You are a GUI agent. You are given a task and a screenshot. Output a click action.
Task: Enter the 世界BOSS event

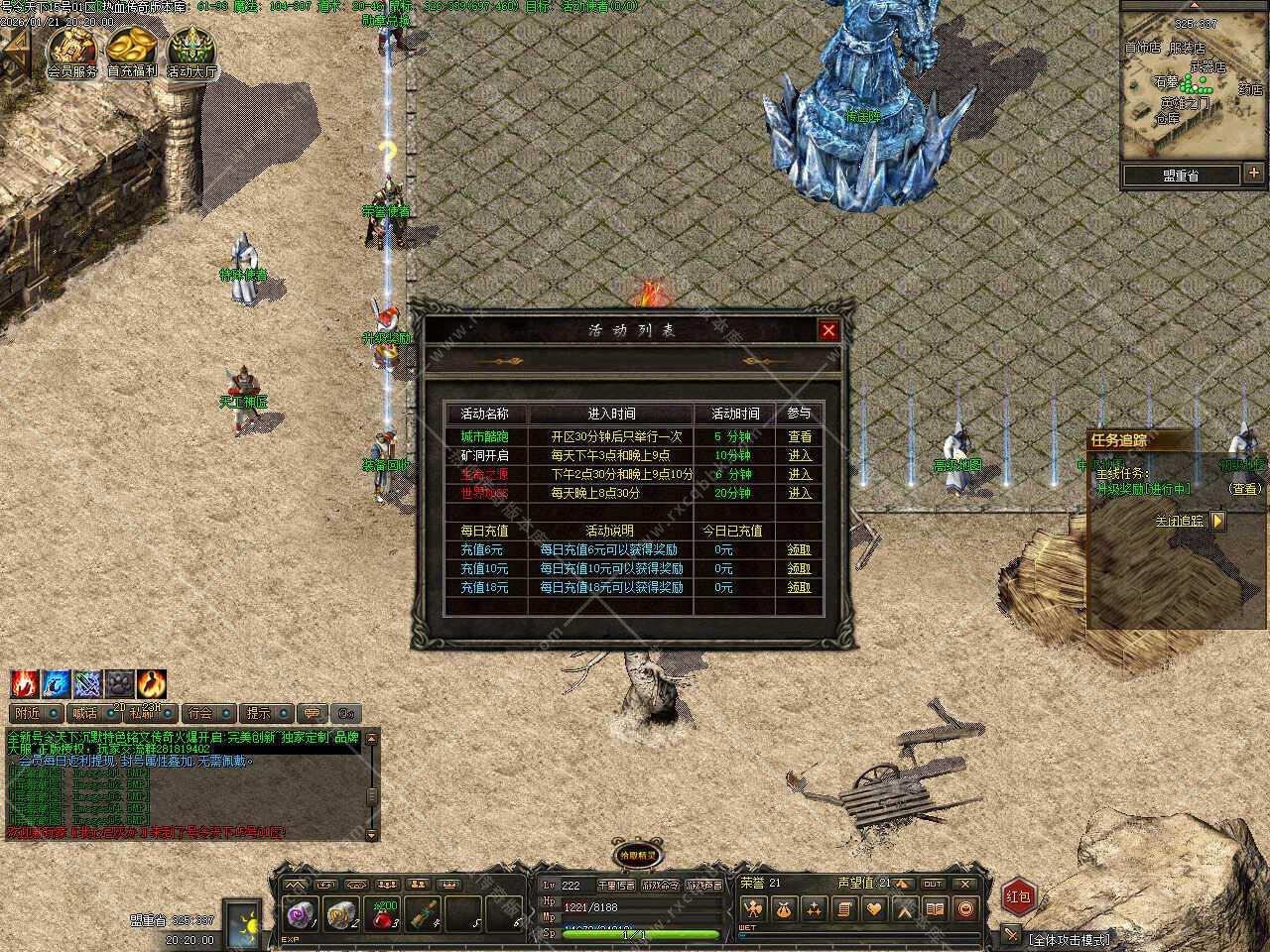click(800, 493)
